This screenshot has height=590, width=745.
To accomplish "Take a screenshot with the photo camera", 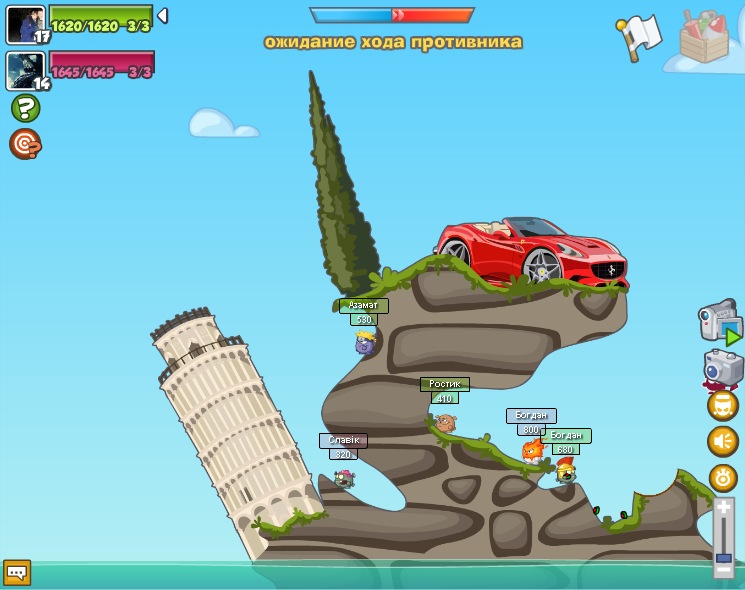I will [x=722, y=368].
